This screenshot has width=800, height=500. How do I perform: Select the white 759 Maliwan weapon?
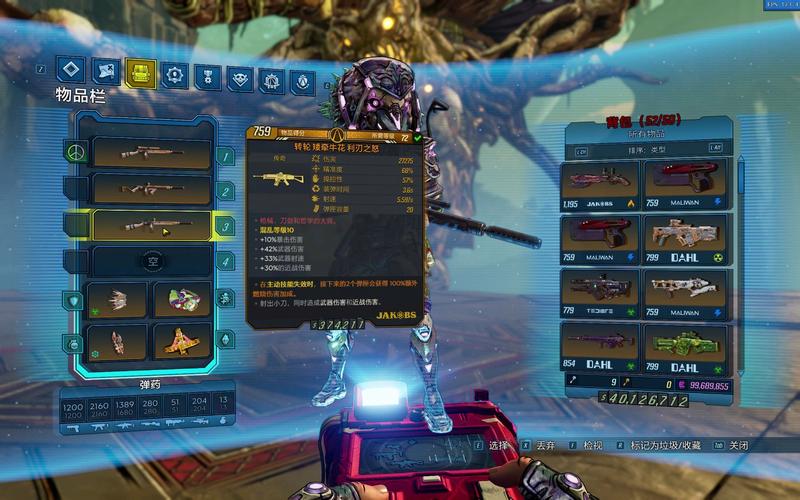tap(686, 293)
